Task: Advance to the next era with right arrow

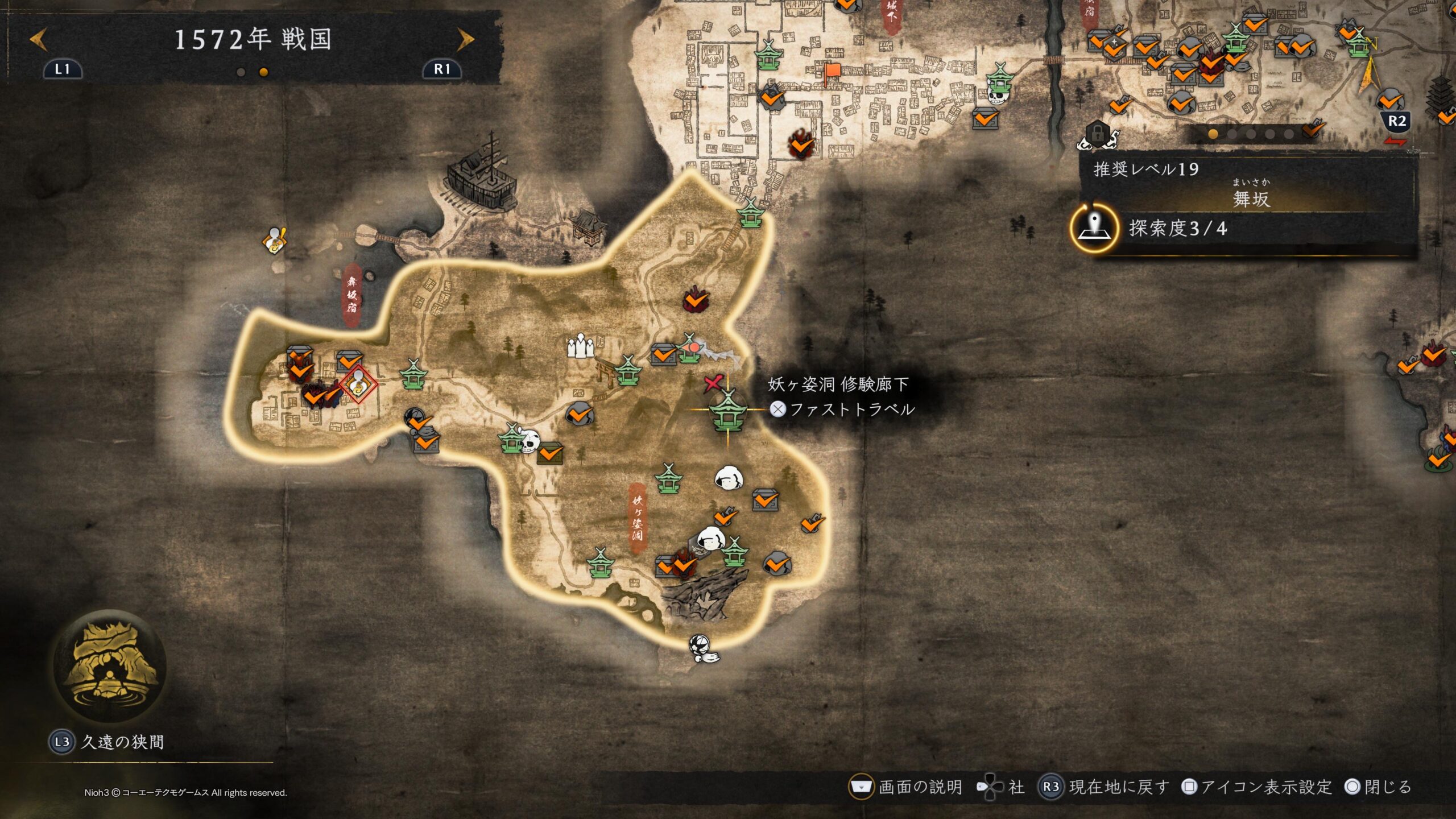Action: pos(465,40)
